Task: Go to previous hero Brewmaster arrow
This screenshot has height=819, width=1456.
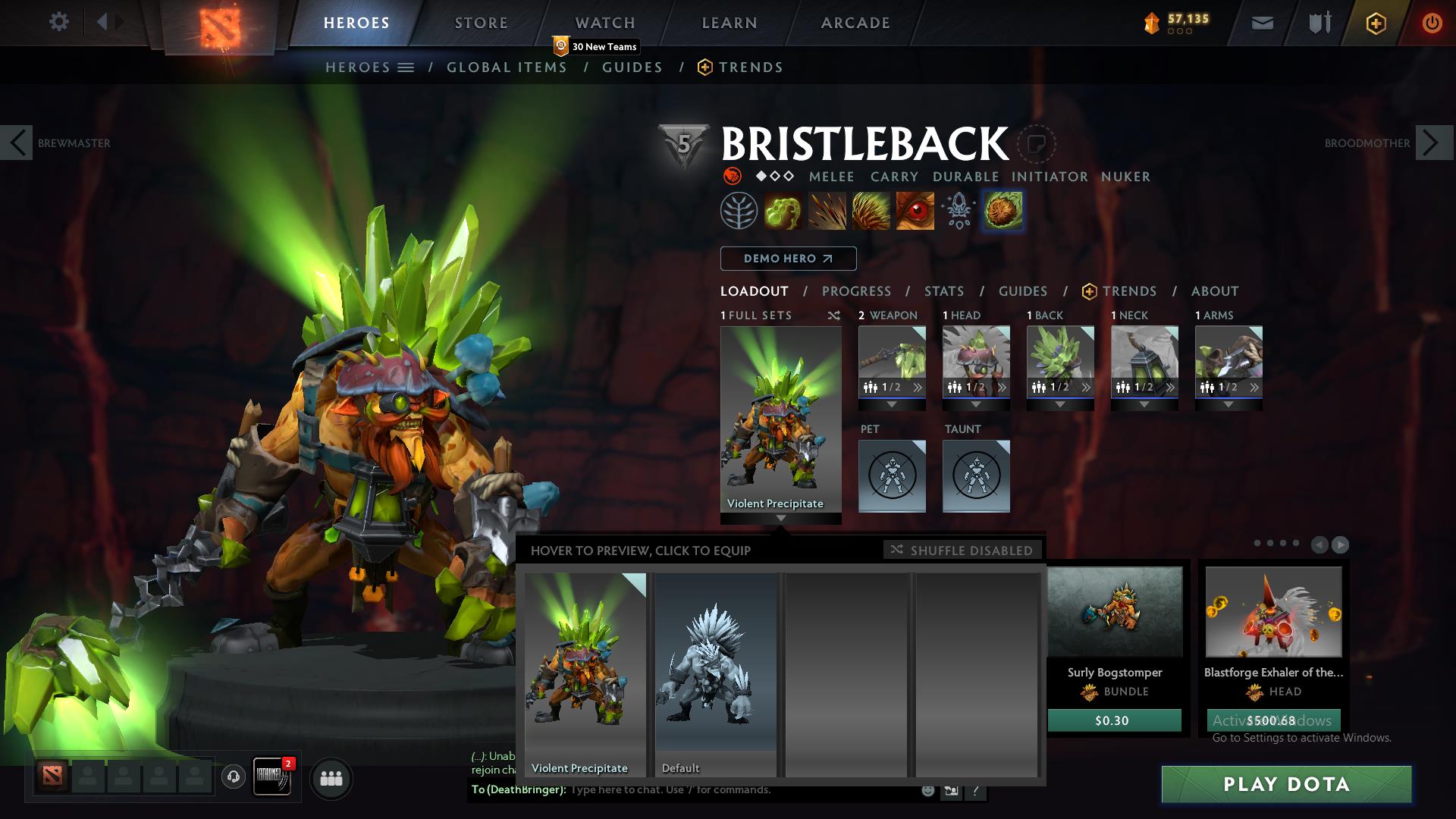Action: (16, 143)
